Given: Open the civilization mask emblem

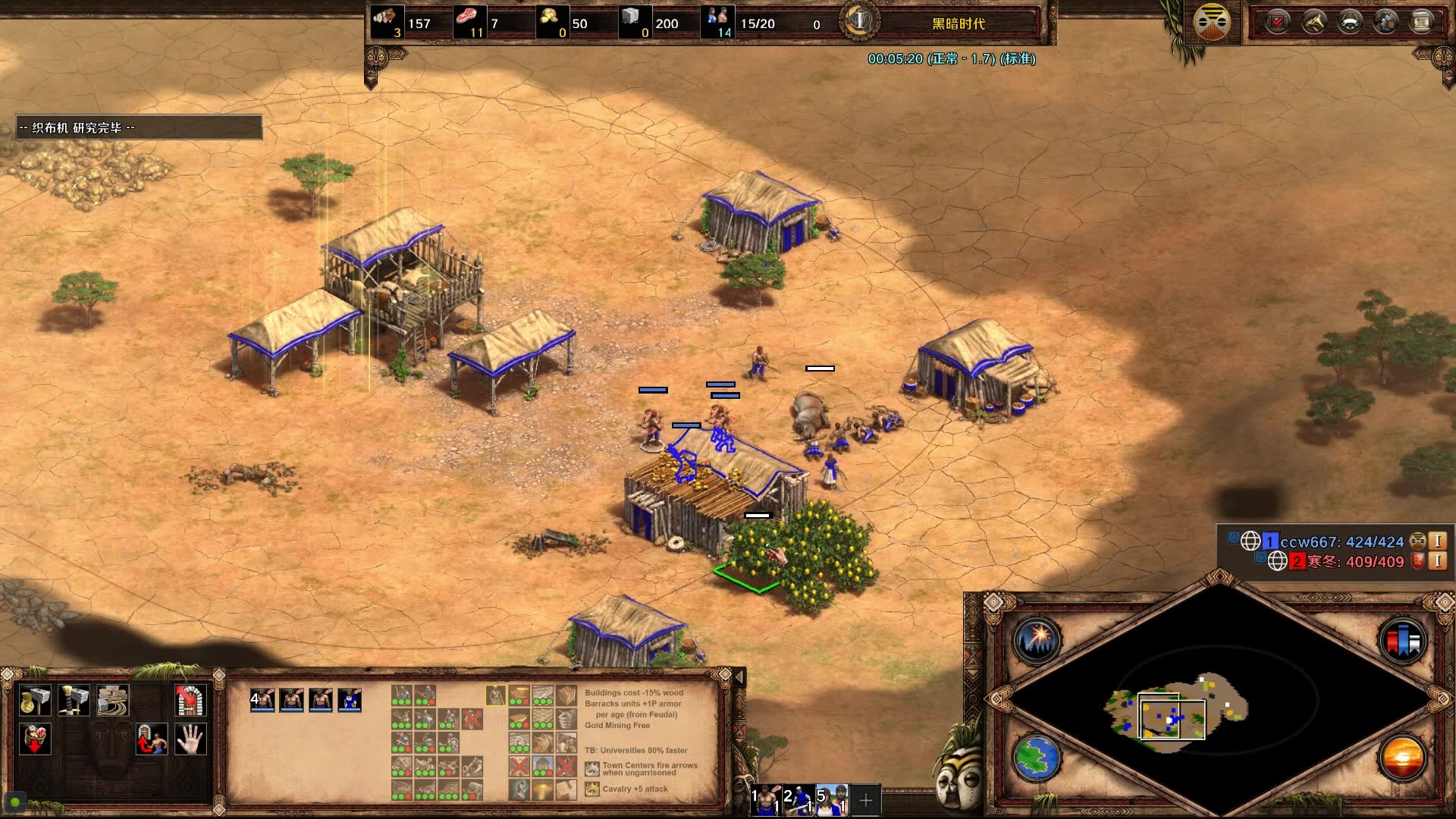Looking at the screenshot, I should [1211, 21].
